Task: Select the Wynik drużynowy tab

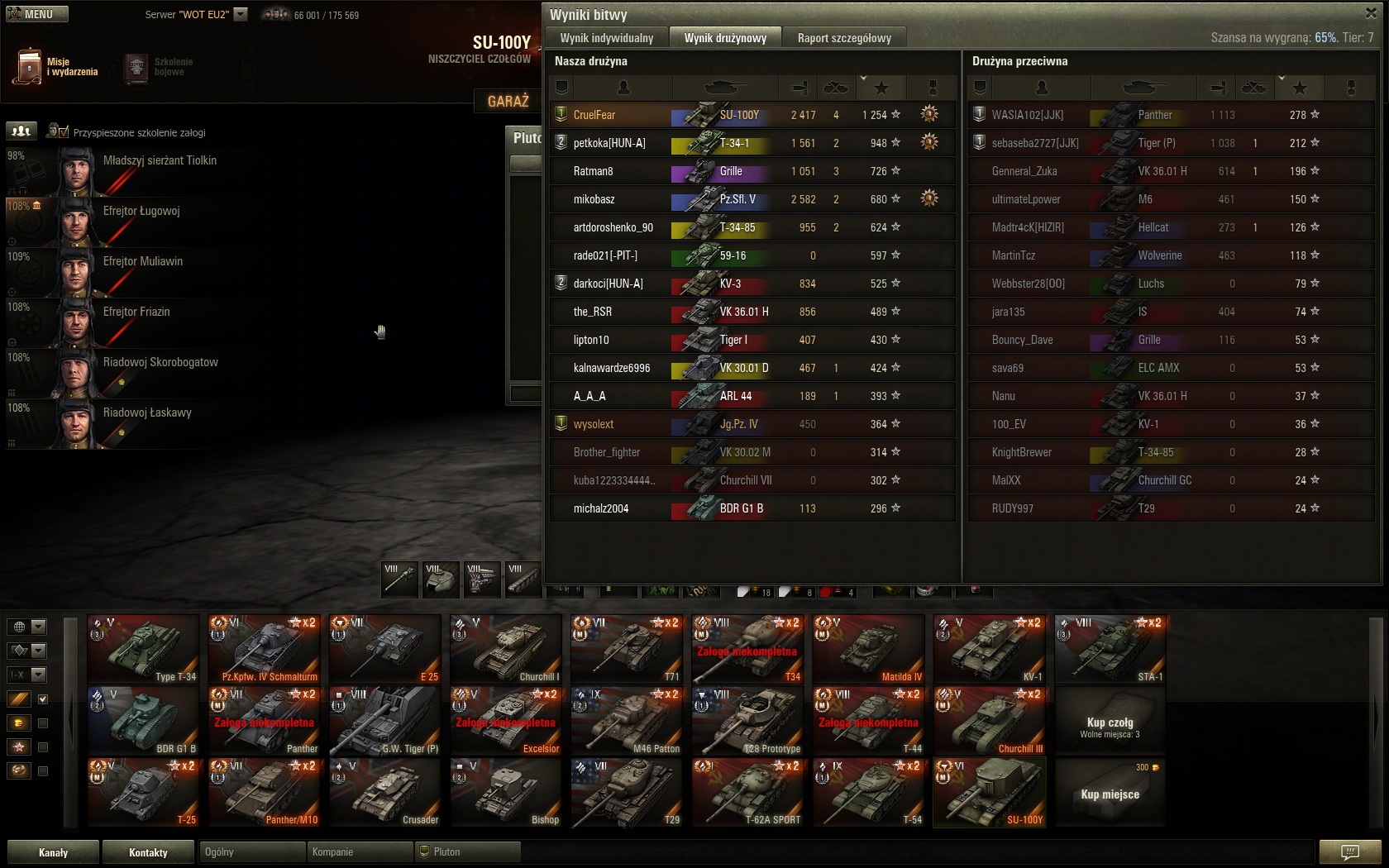Action: click(725, 38)
